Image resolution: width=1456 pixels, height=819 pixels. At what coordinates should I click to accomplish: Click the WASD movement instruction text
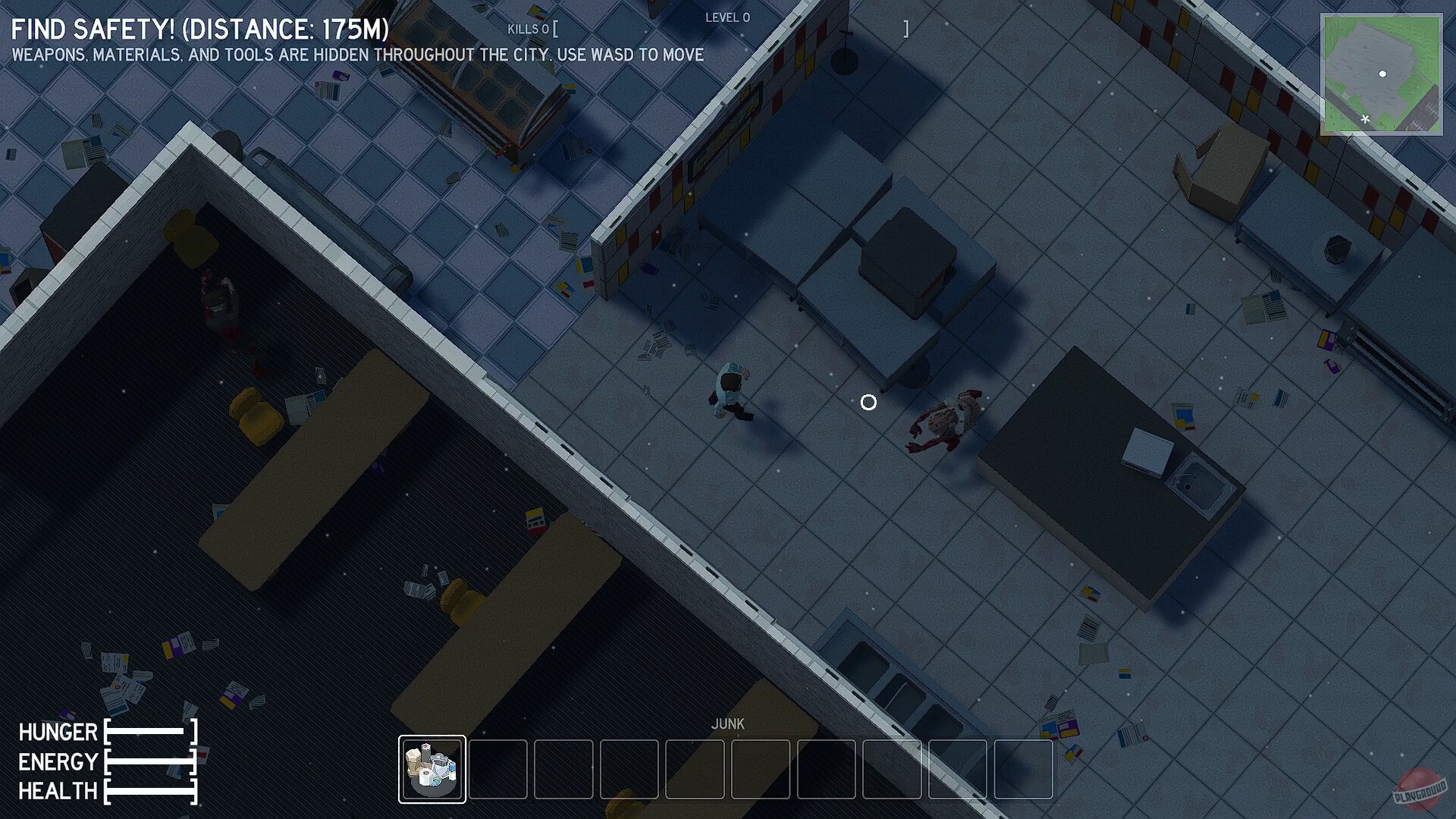[x=356, y=55]
